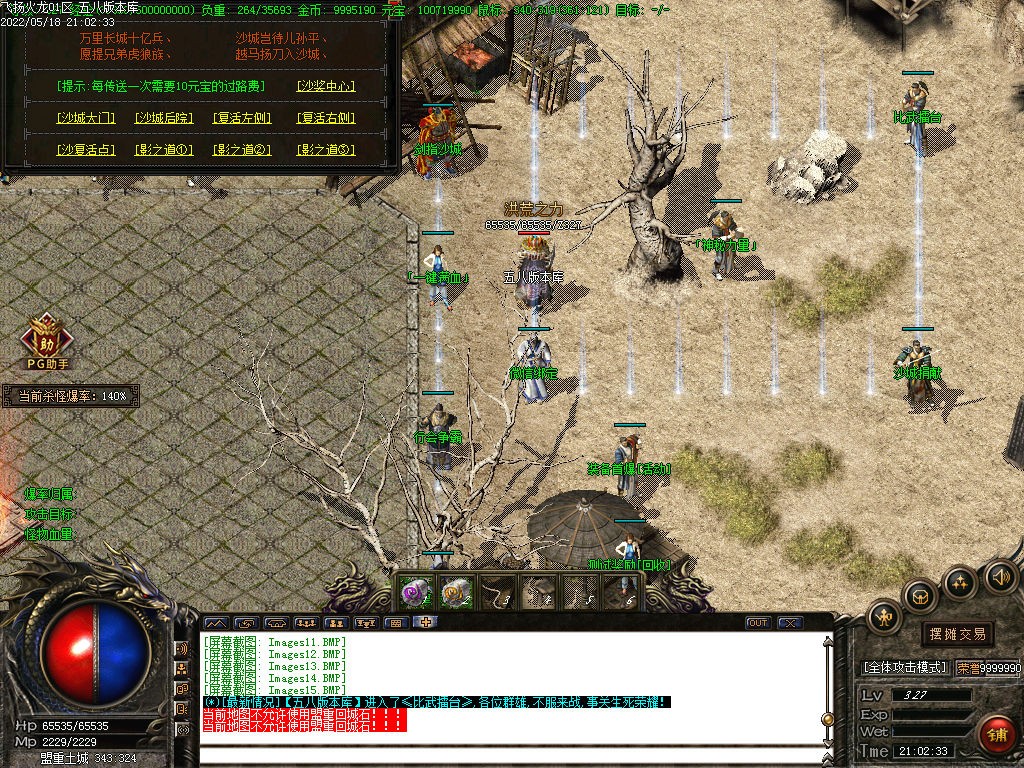The image size is (1024, 768).
Task: Click the OUT button above chat
Action: (x=758, y=623)
